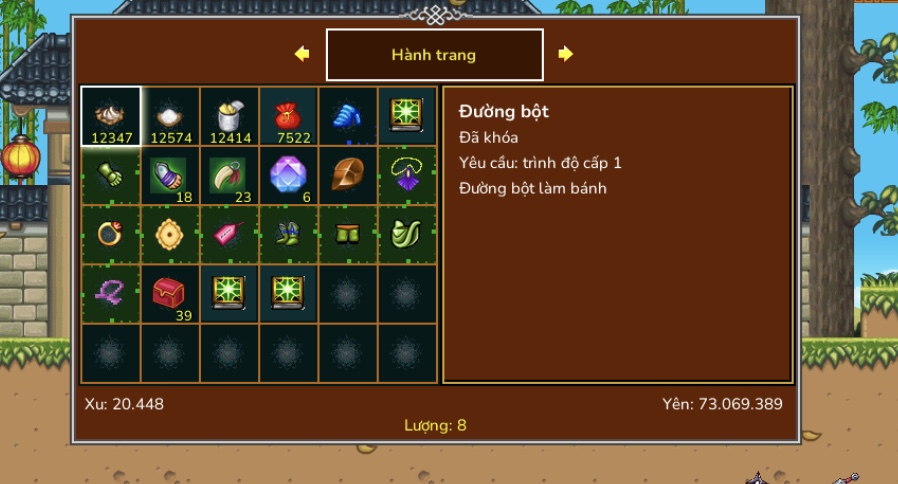Image resolution: width=898 pixels, height=484 pixels.
Task: Choose the purple pendant necklace slot
Action: tap(407, 175)
